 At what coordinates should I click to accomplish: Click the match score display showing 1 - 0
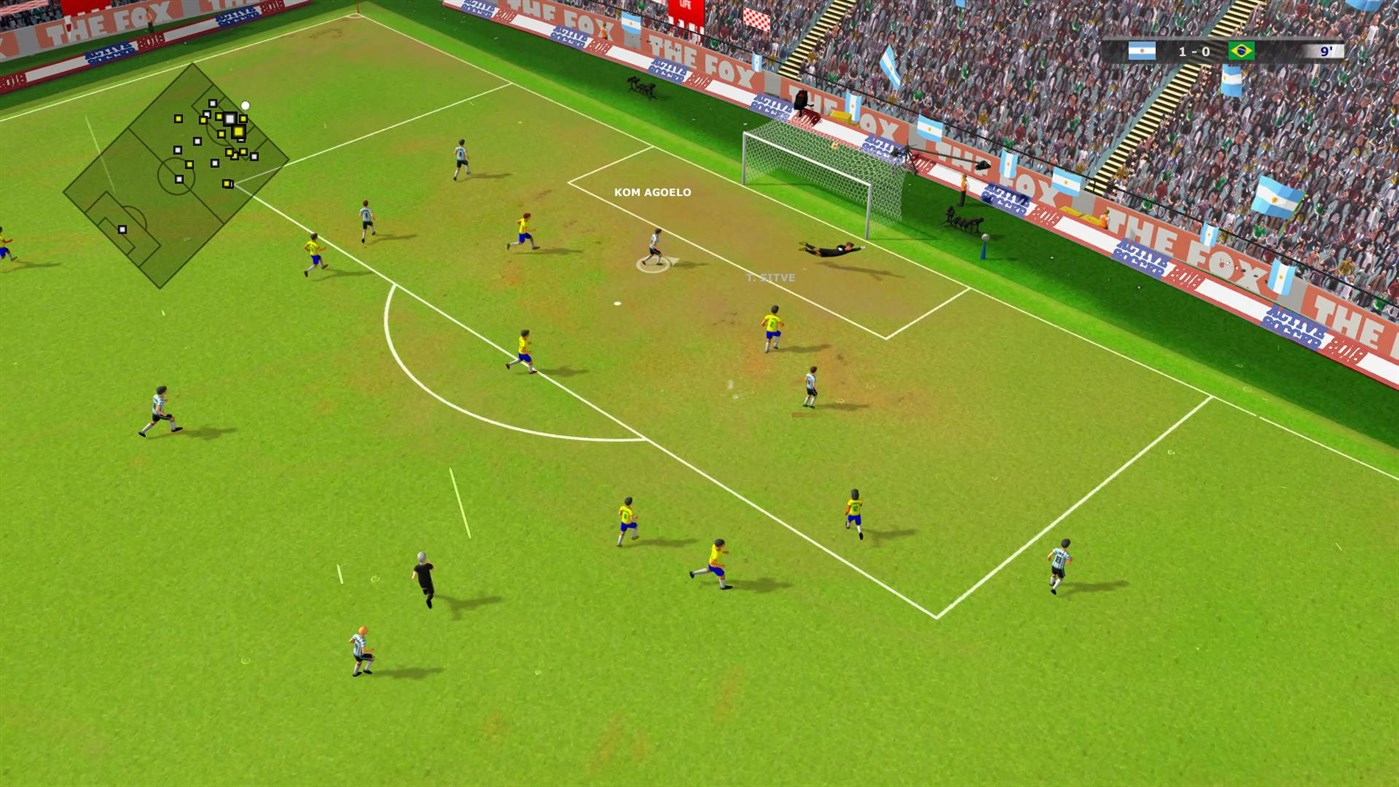1195,51
